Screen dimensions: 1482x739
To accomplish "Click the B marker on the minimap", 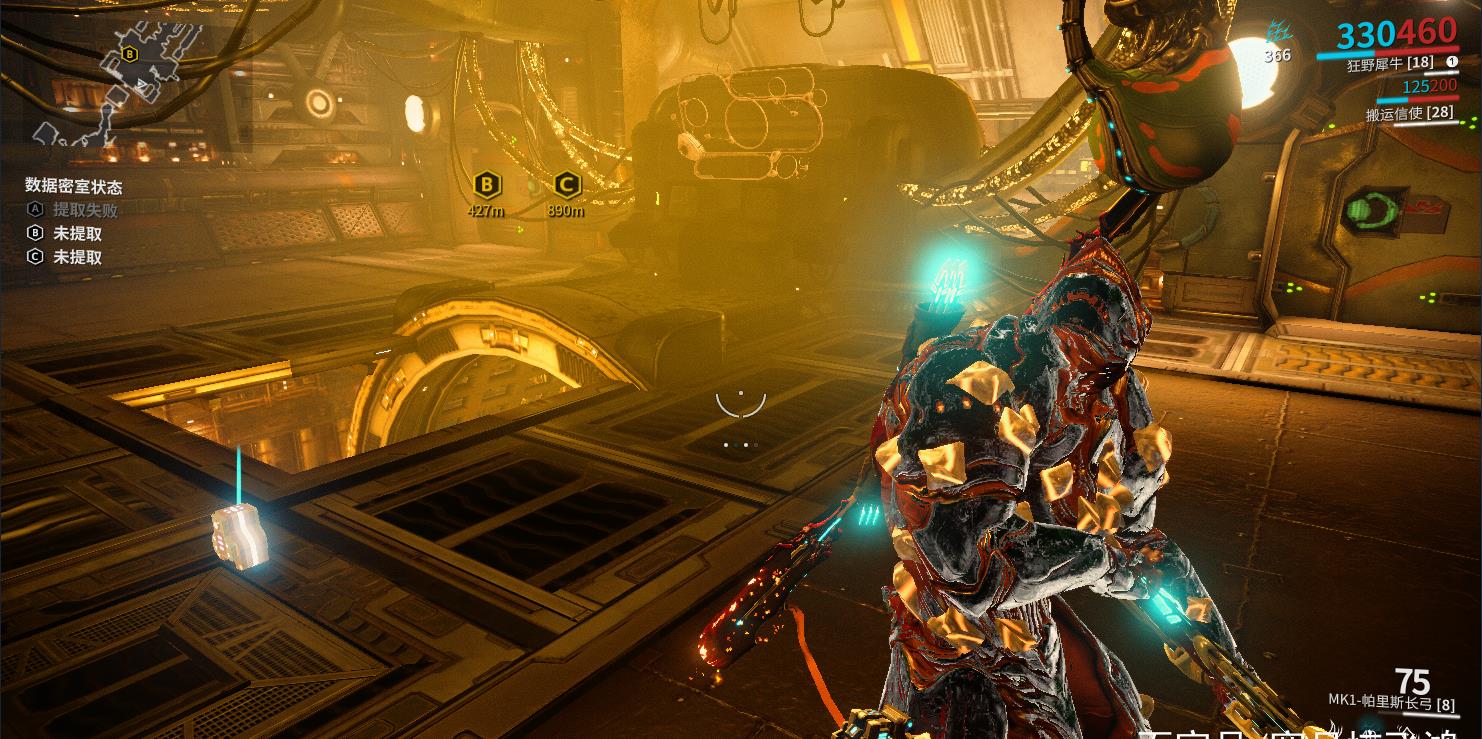I will point(129,54).
